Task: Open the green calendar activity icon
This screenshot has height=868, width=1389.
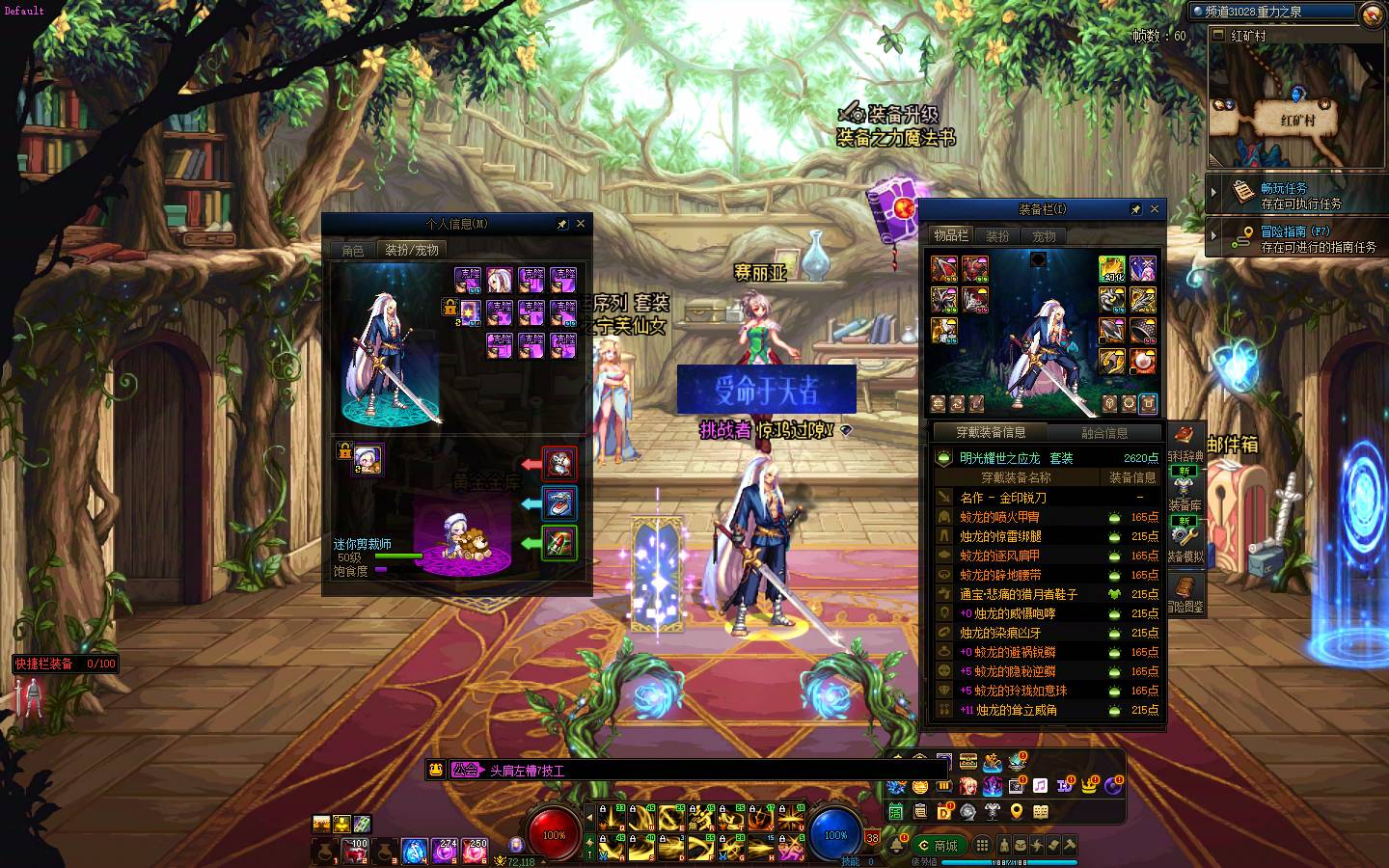Action: 896,812
